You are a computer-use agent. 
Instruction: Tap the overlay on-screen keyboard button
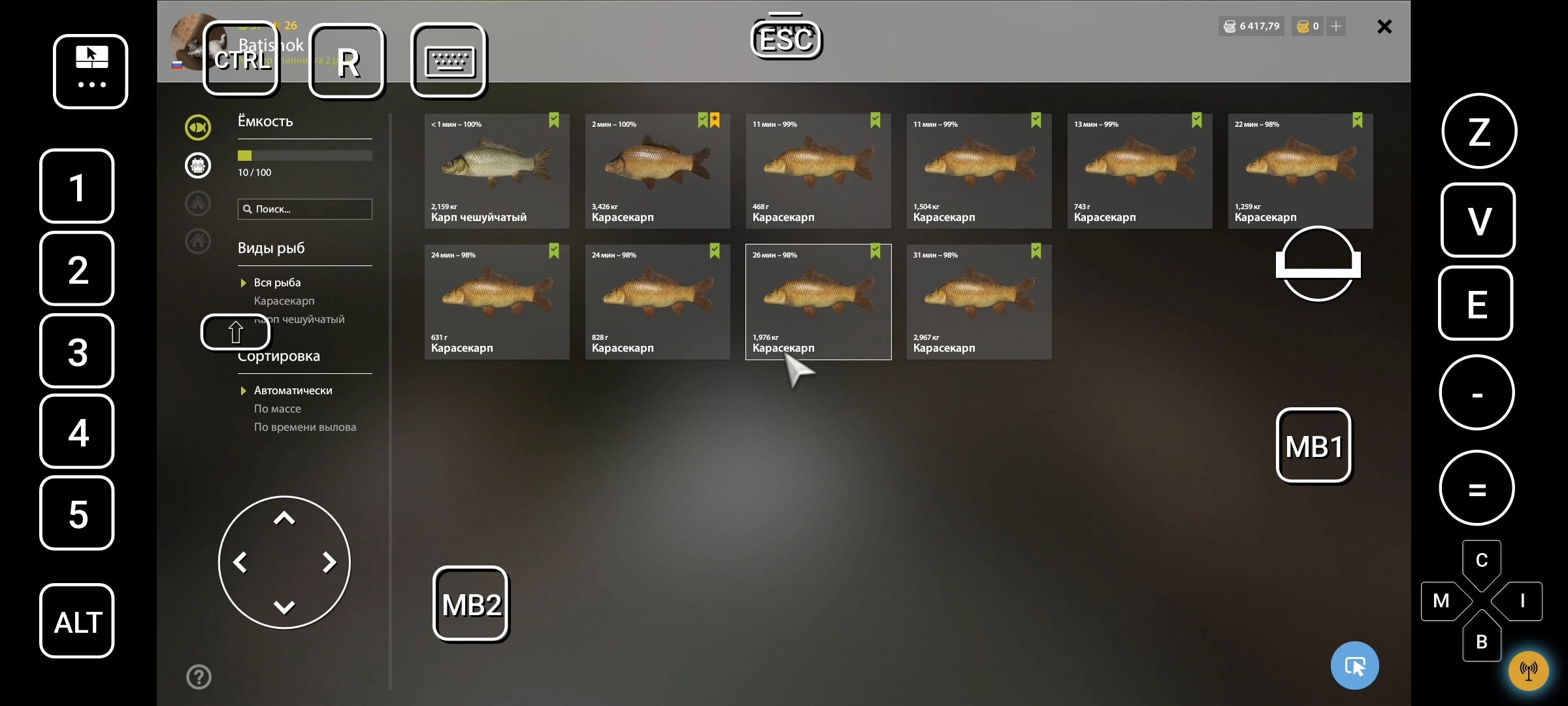click(x=449, y=61)
